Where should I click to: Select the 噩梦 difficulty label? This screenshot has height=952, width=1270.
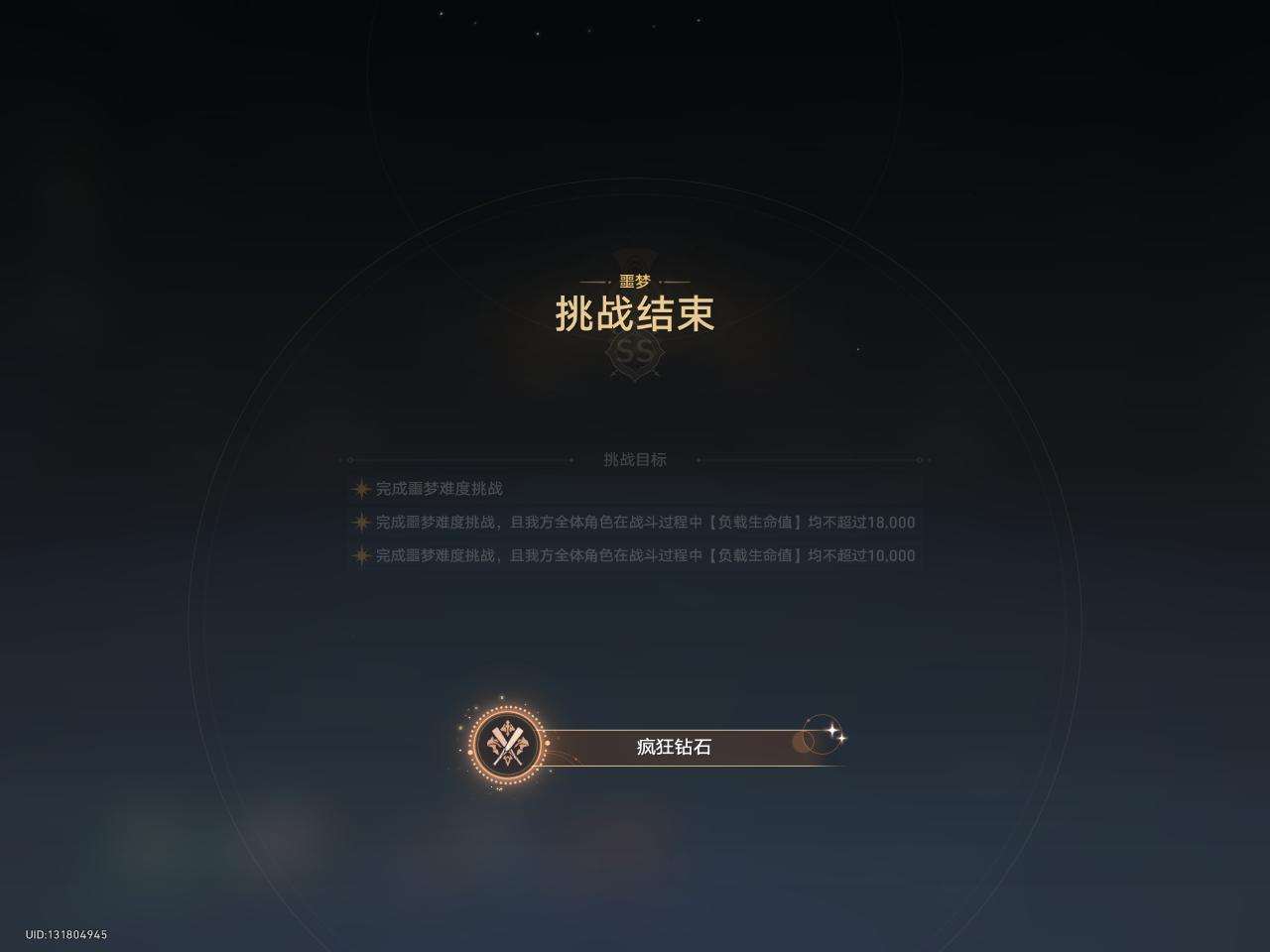pyautogui.click(x=635, y=281)
